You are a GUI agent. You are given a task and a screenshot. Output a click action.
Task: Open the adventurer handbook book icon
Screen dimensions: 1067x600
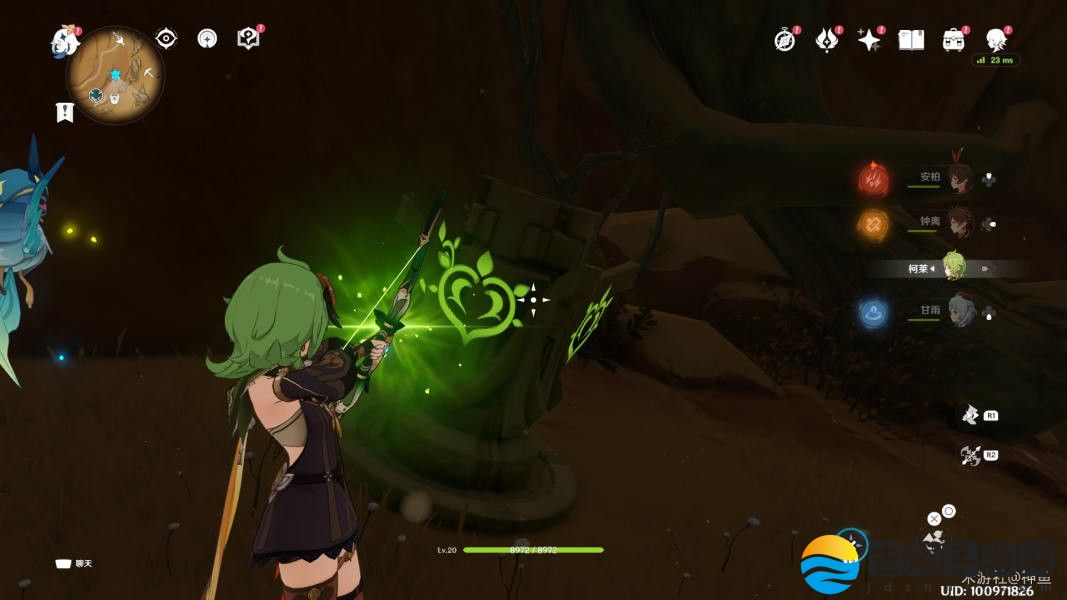pyautogui.click(x=911, y=40)
